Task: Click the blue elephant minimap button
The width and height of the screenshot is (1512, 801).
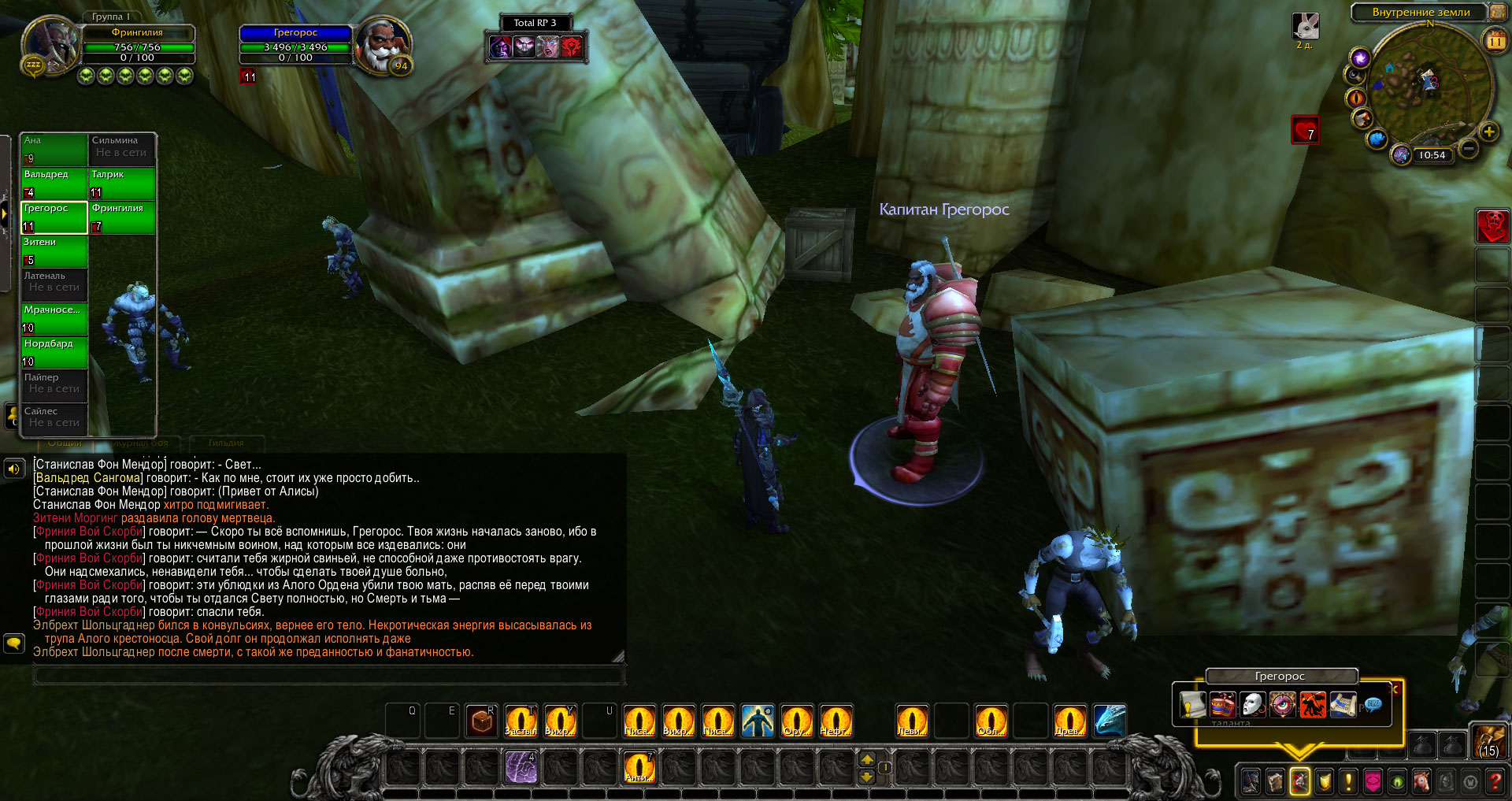Action: coord(1377,139)
